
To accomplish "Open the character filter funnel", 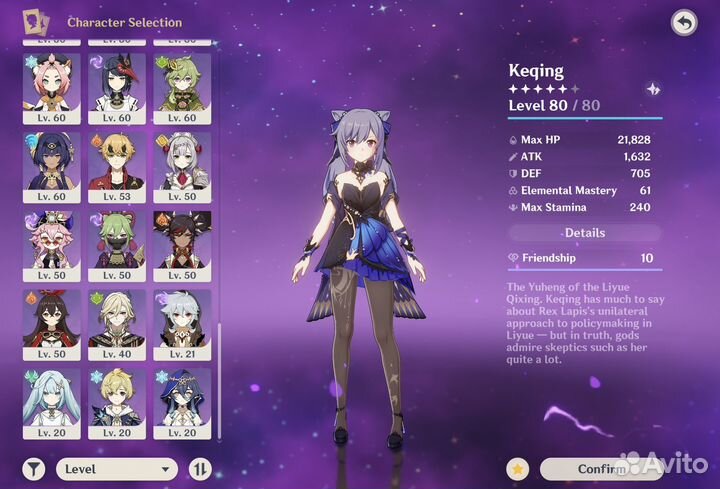I will 34,468.
